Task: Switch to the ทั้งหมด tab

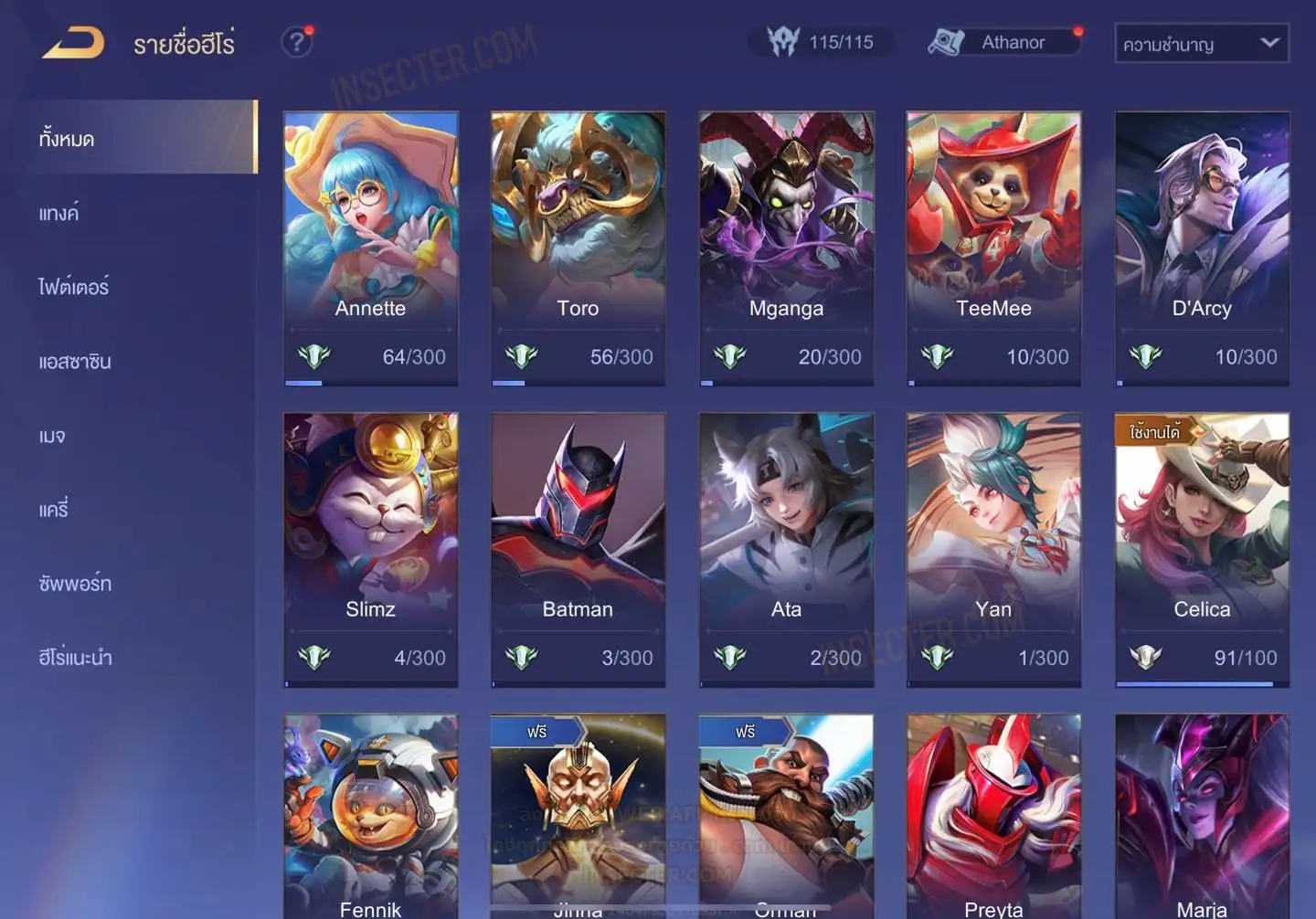Action: tap(137, 138)
